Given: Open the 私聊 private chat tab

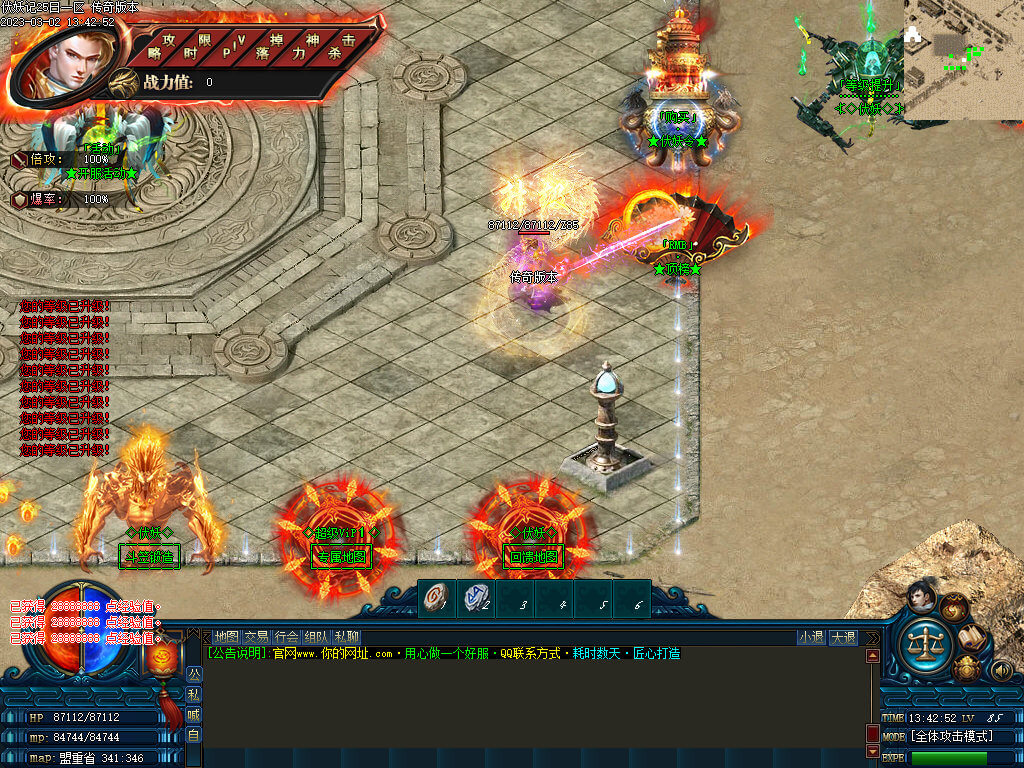Looking at the screenshot, I should (x=347, y=637).
